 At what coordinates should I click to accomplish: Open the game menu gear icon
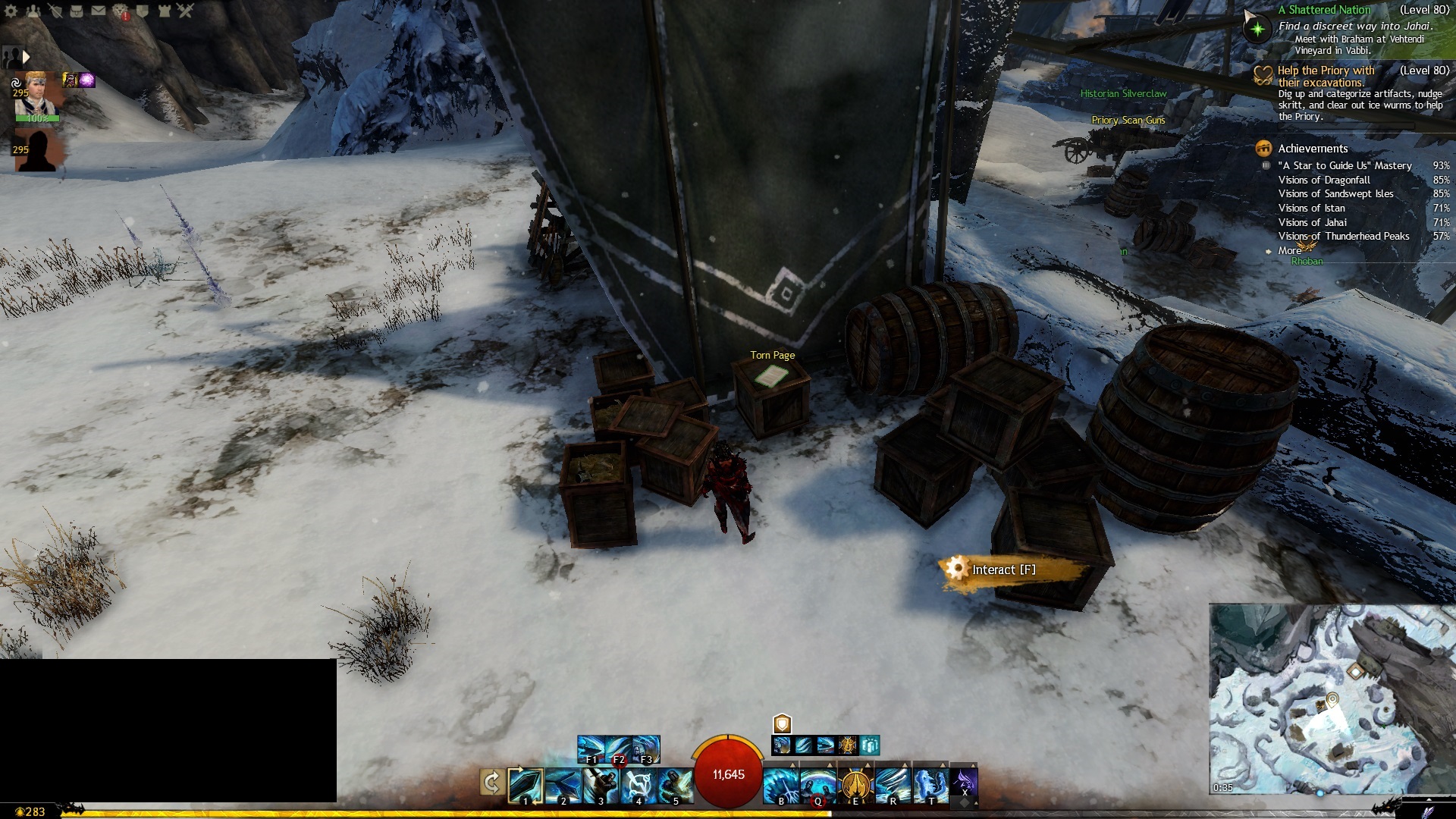pyautogui.click(x=11, y=11)
